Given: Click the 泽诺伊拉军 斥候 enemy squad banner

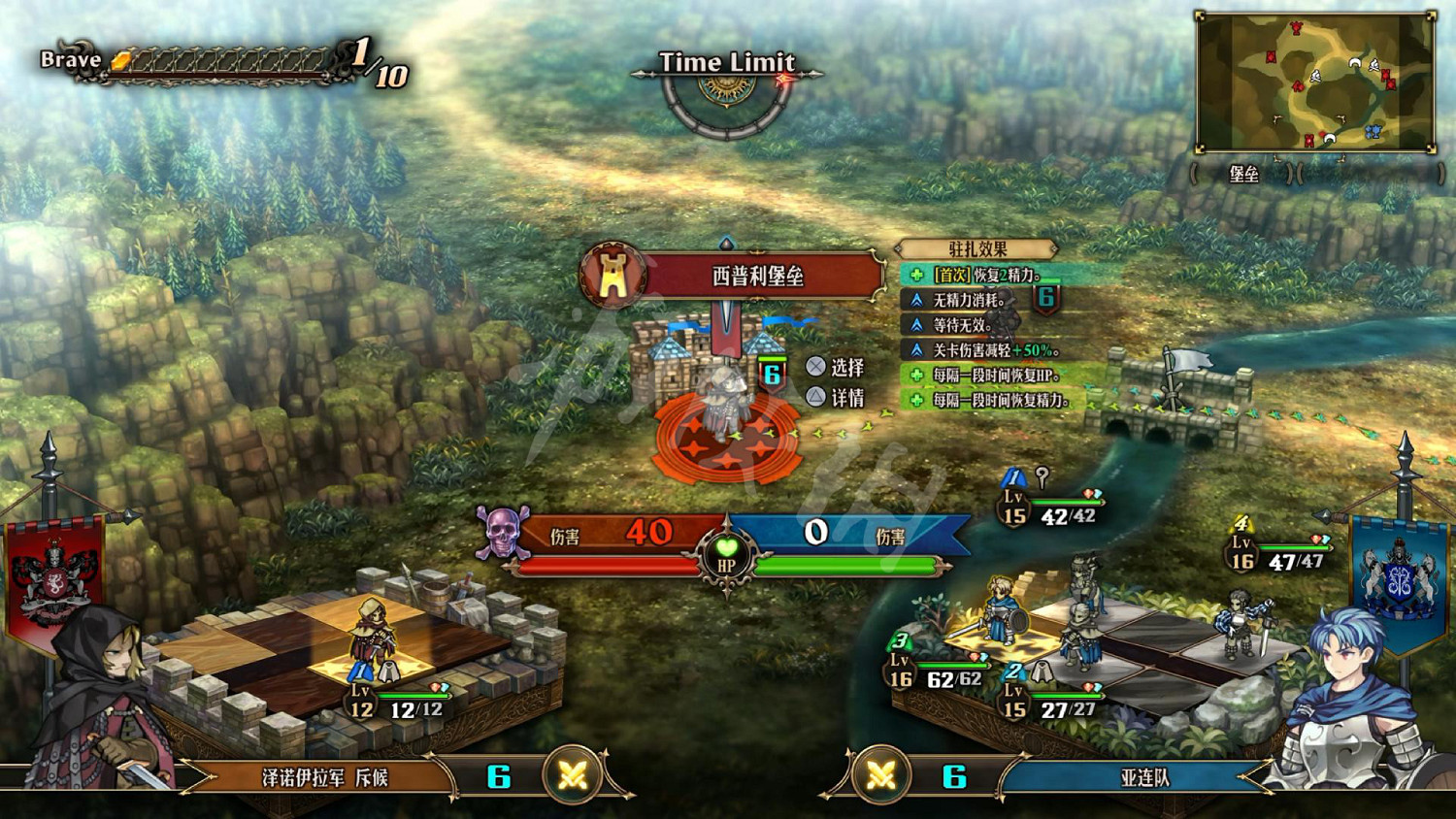Looking at the screenshot, I should coord(325,777).
